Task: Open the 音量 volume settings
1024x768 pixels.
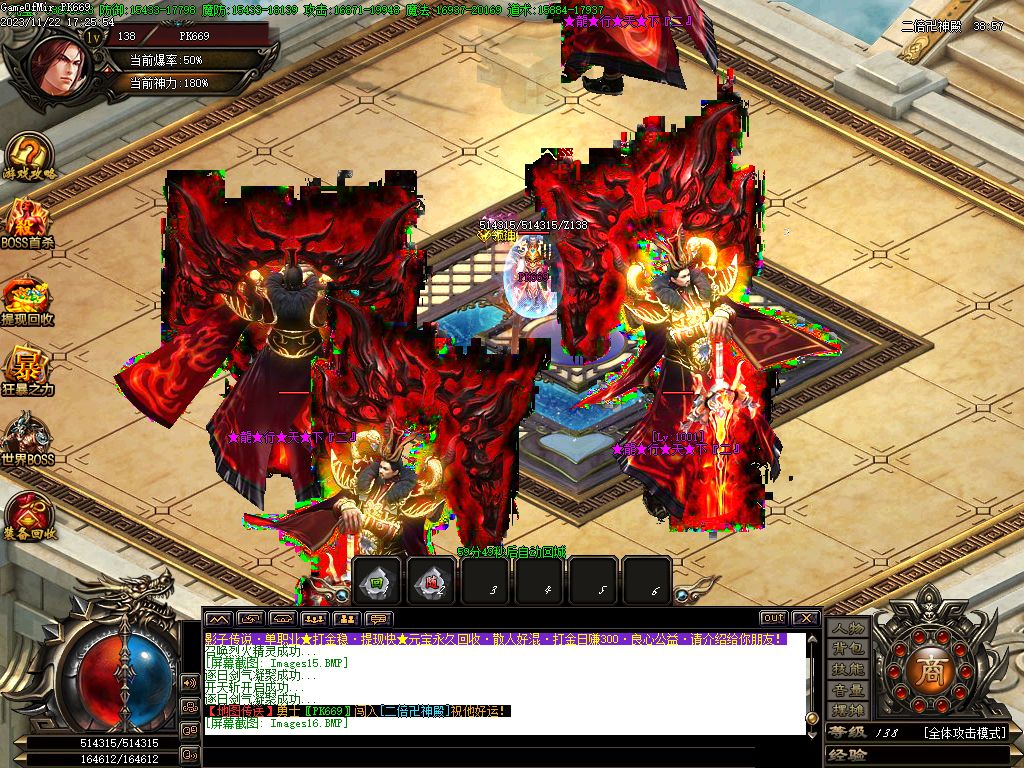Action: click(x=848, y=690)
